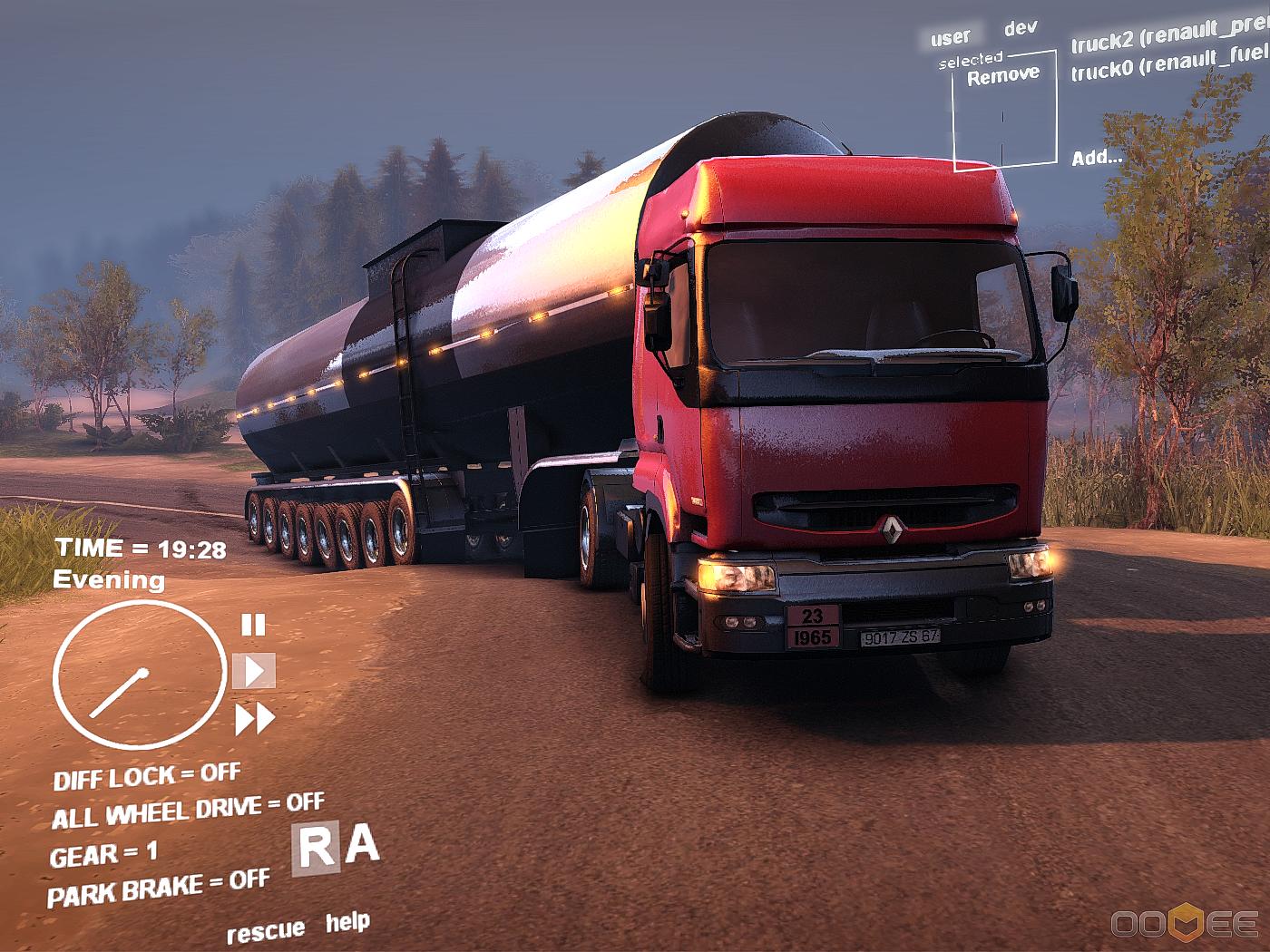Remove the selected truck
This screenshot has width=1270, height=952.
1002,76
